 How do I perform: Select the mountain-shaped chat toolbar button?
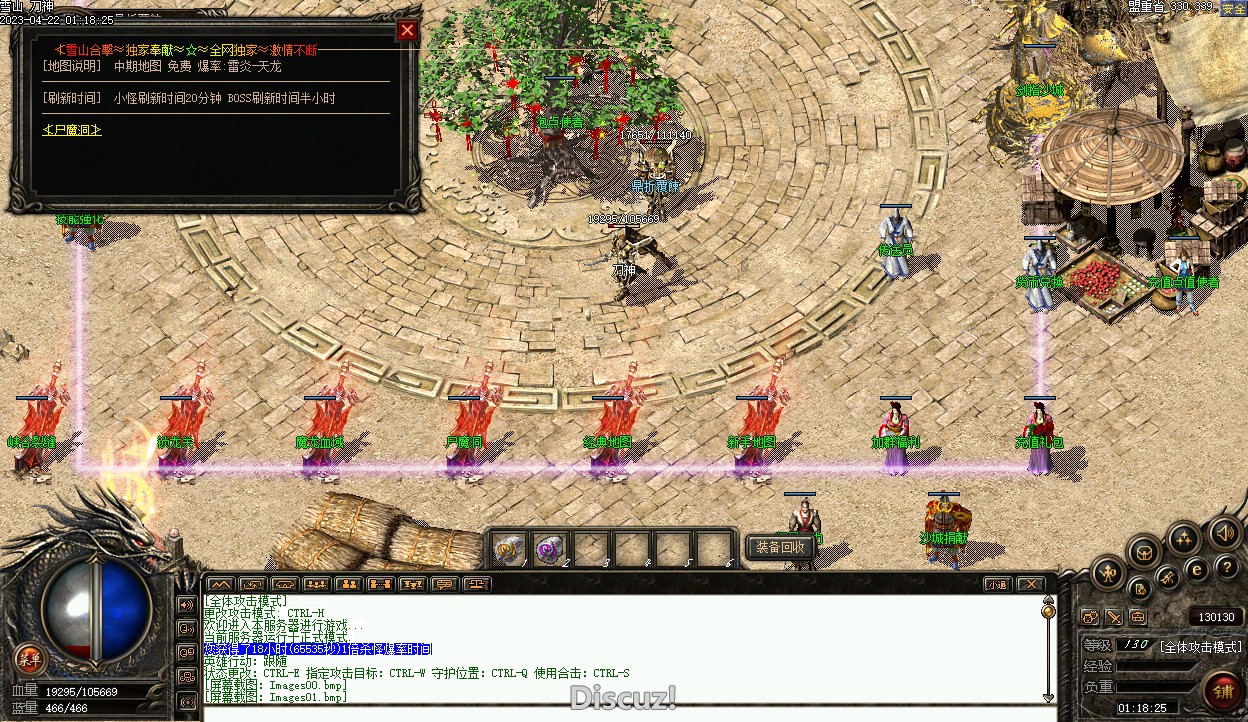[220, 584]
